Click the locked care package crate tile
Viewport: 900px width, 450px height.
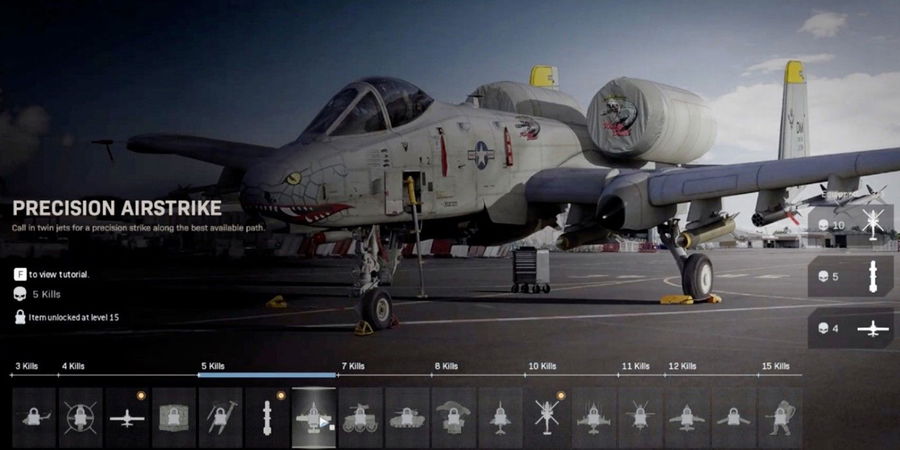click(174, 417)
